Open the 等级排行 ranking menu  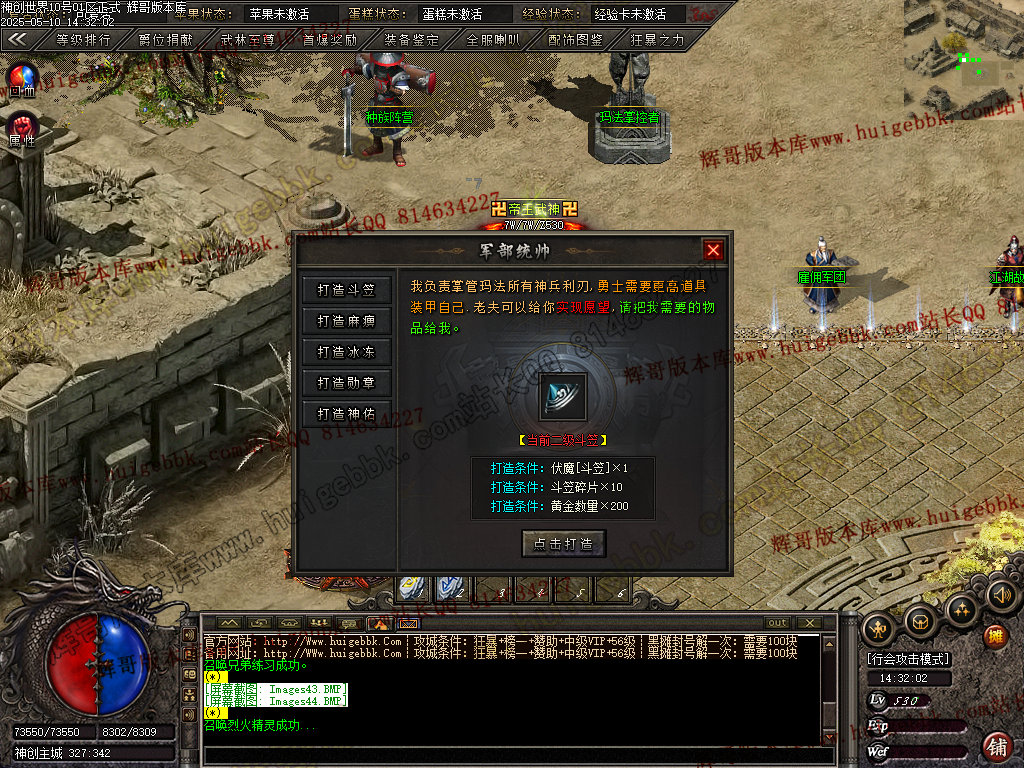pyautogui.click(x=83, y=40)
